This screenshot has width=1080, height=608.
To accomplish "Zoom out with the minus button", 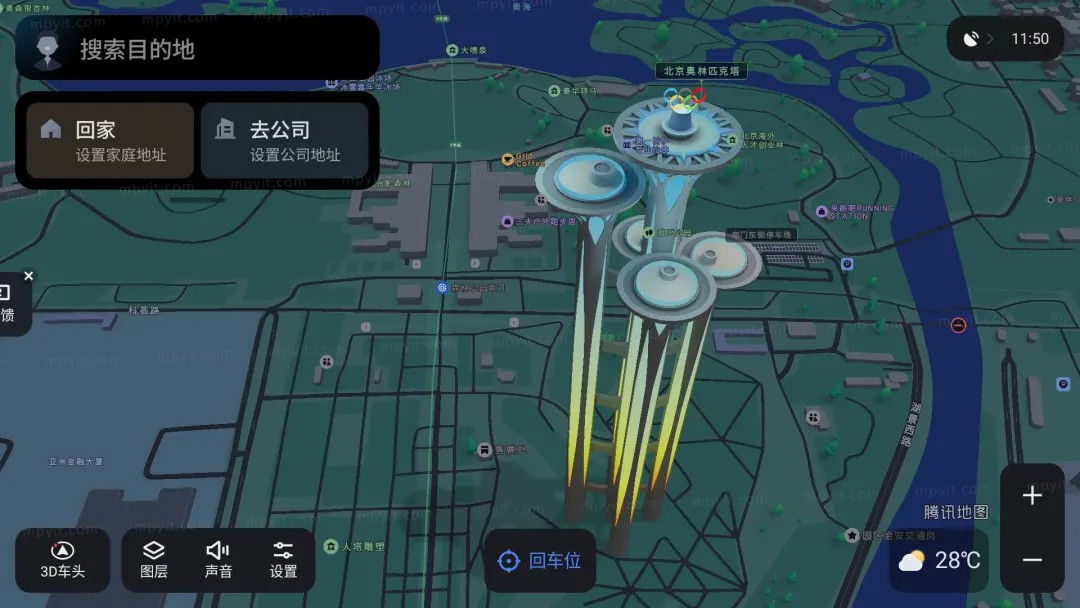I will (1032, 560).
